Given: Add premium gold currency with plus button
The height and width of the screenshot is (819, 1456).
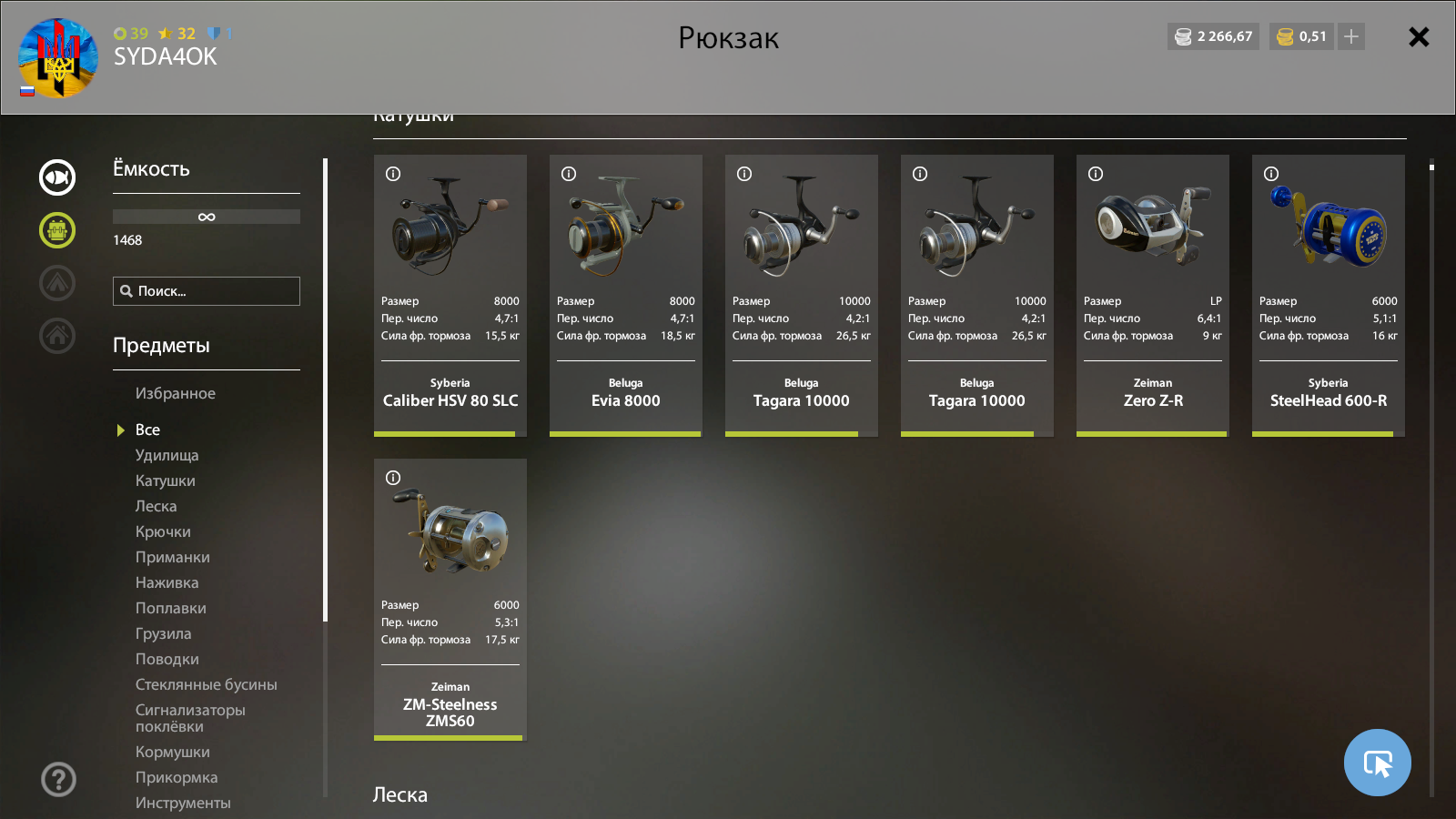Looking at the screenshot, I should click(1351, 36).
